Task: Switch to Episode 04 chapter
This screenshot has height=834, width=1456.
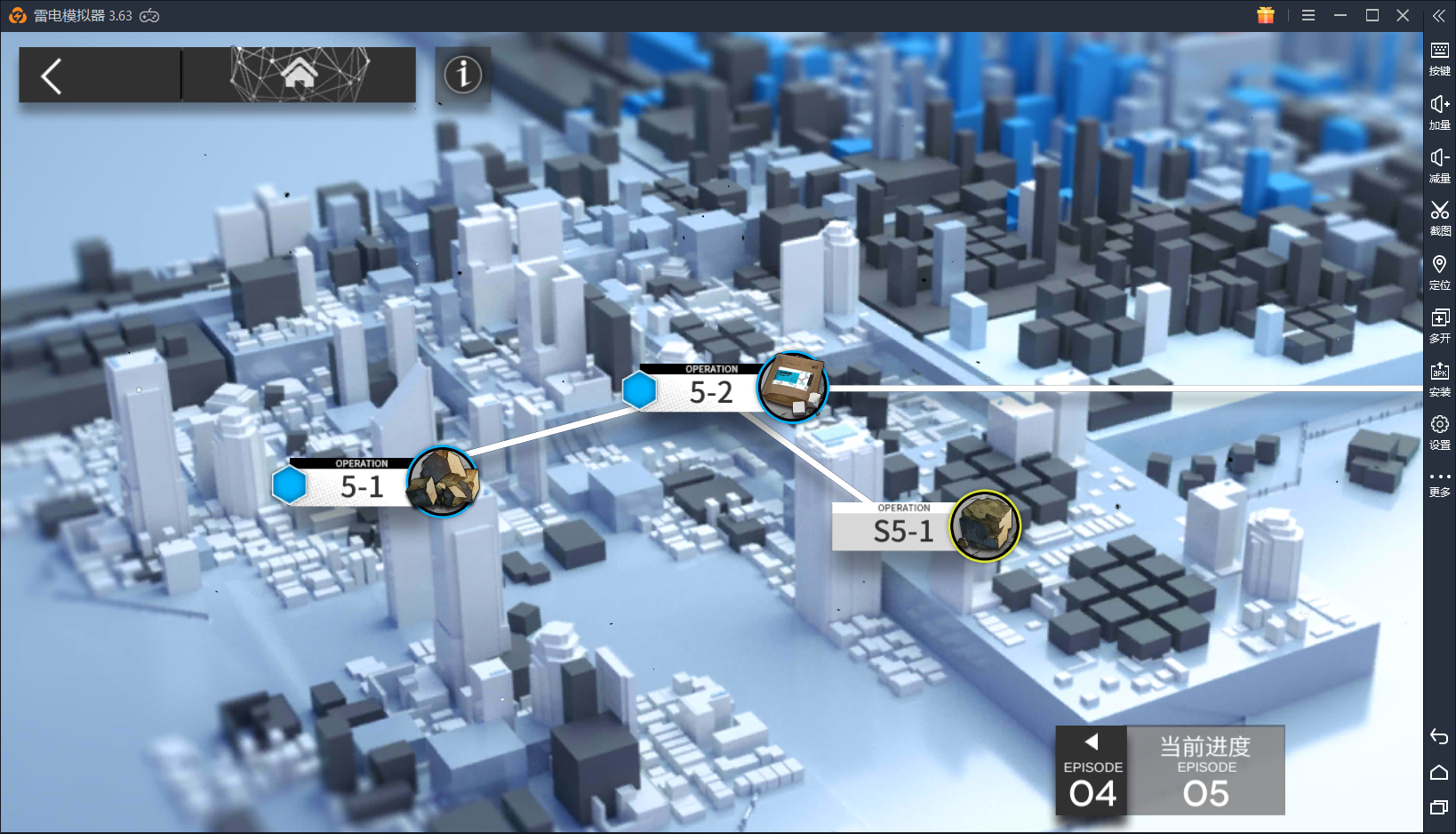Action: tap(1092, 771)
